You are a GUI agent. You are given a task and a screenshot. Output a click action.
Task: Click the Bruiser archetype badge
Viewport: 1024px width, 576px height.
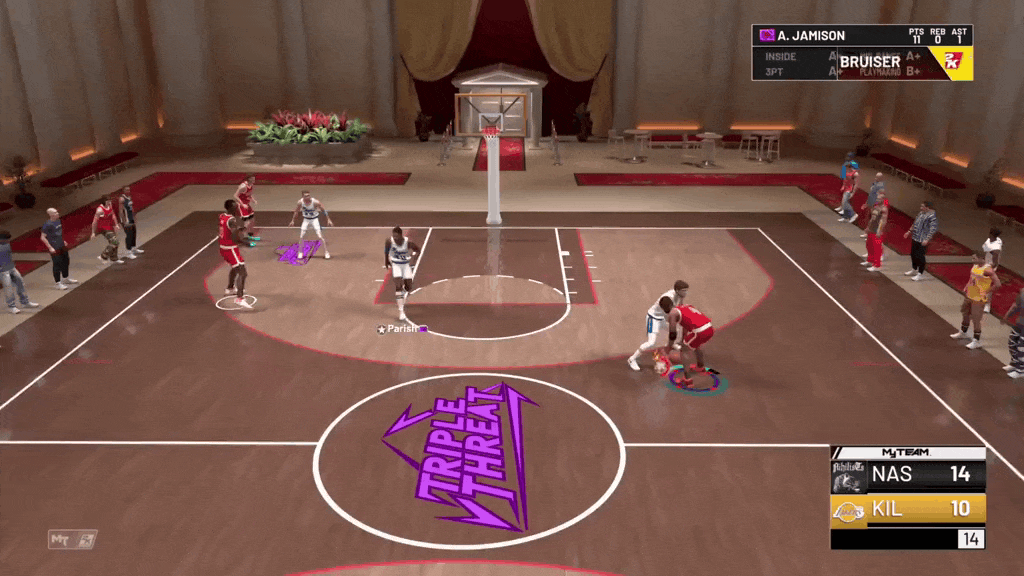point(870,62)
